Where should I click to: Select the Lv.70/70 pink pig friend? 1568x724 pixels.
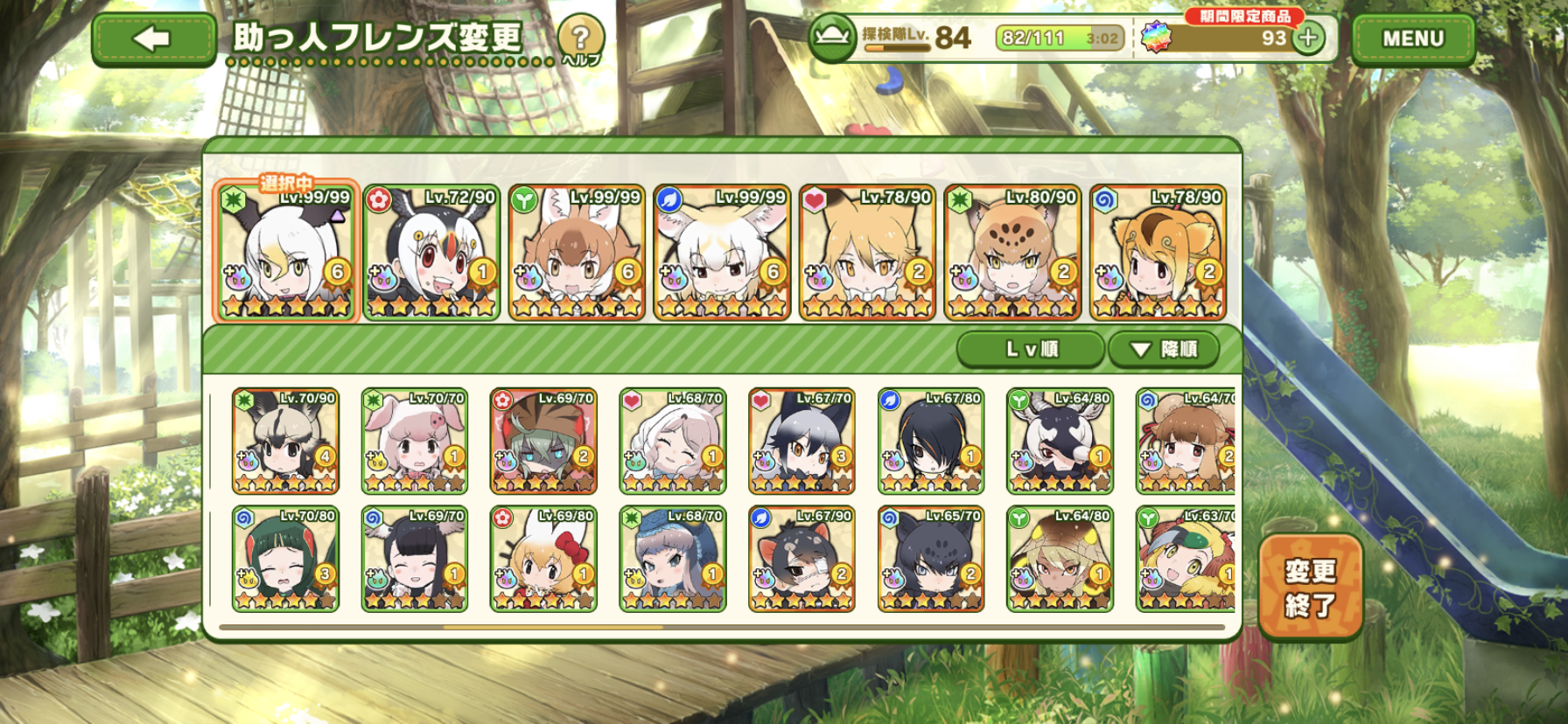point(415,442)
